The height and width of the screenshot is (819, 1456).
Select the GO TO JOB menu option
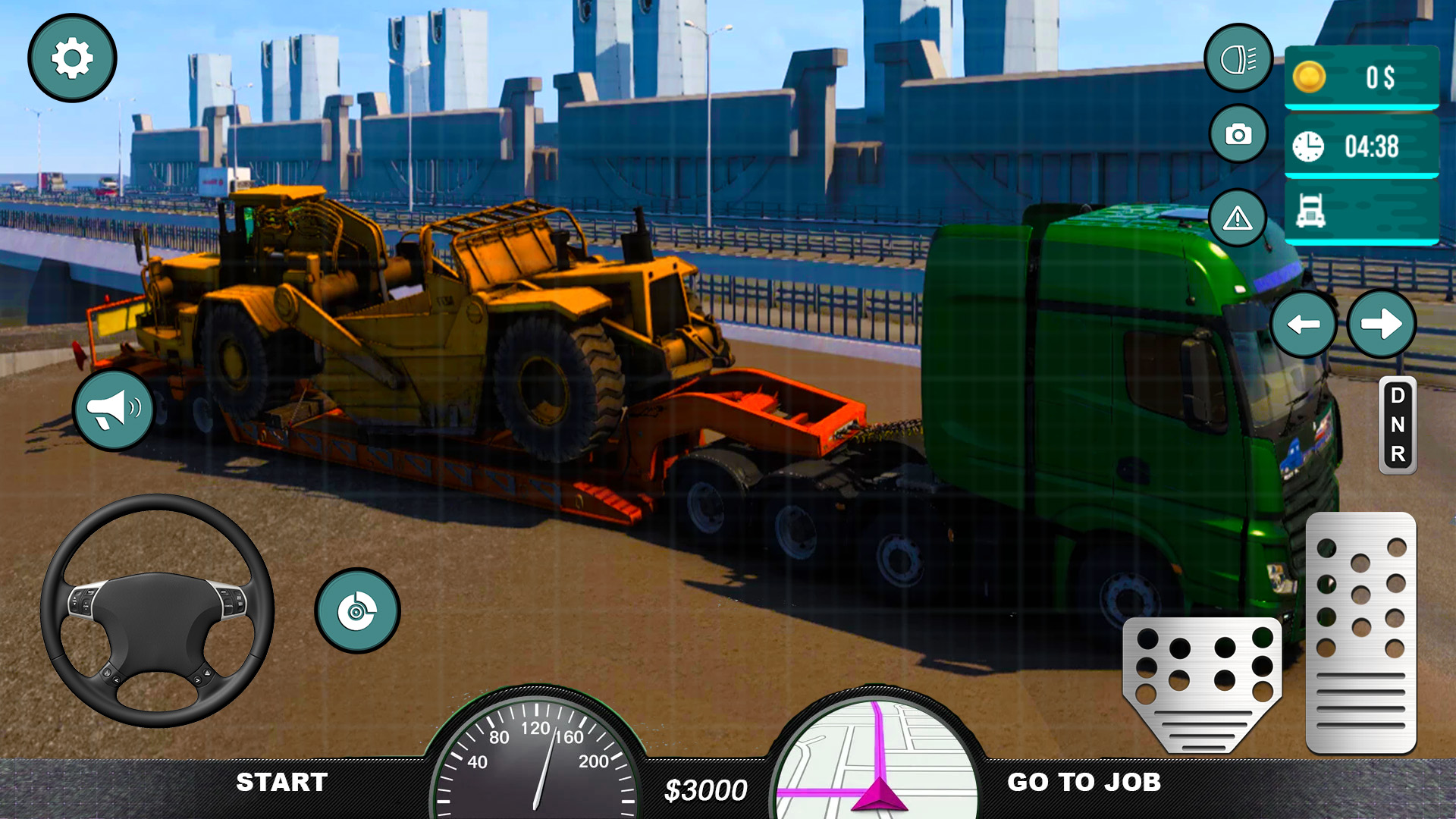tap(1084, 780)
